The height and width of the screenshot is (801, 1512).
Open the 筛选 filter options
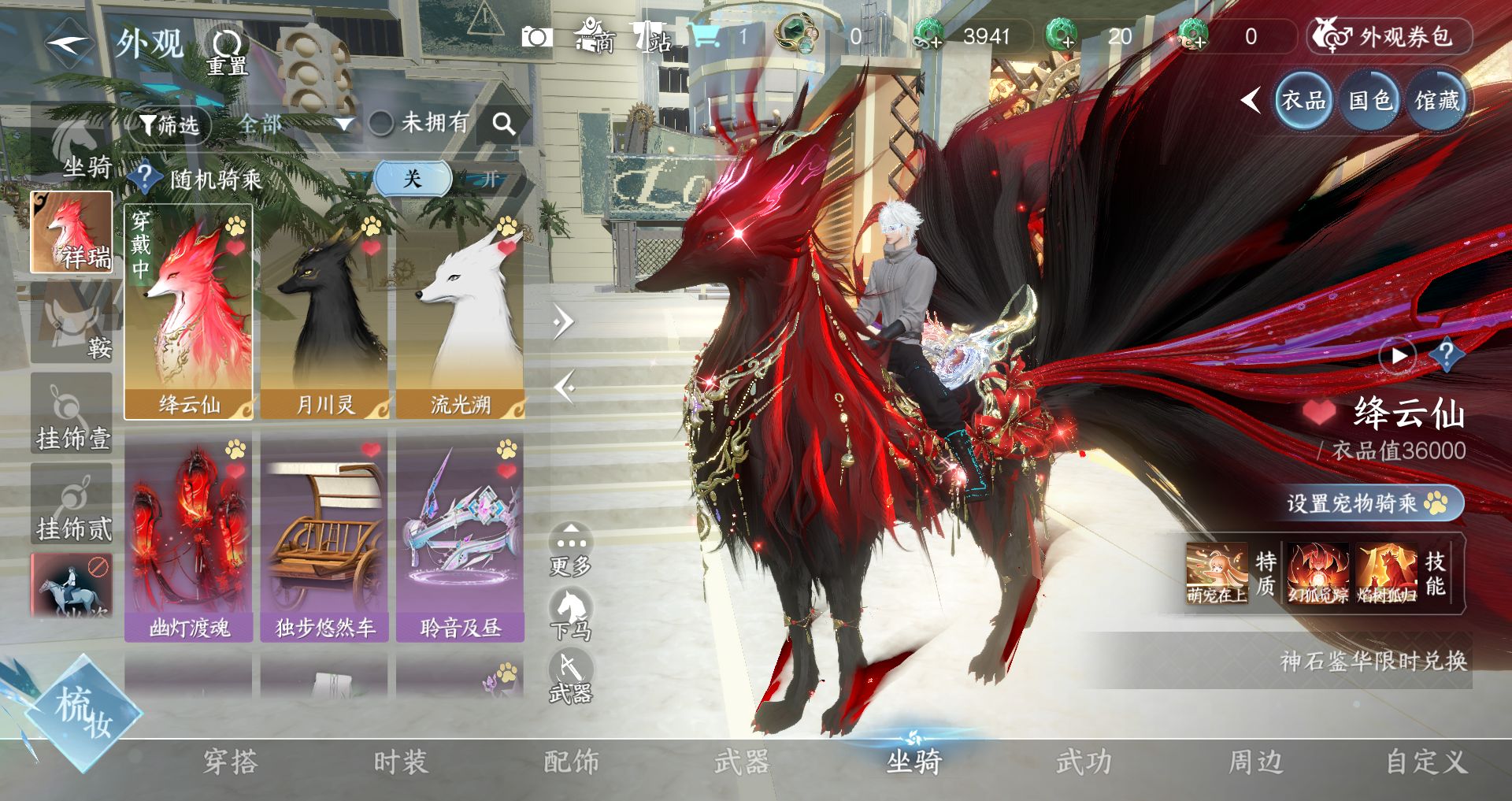pos(169,124)
